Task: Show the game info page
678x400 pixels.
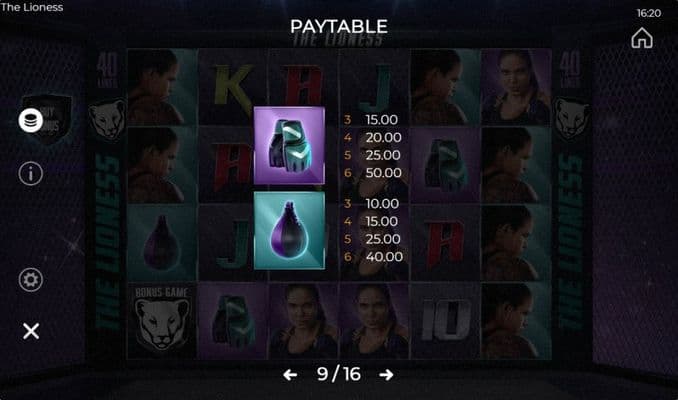Action: [31, 173]
